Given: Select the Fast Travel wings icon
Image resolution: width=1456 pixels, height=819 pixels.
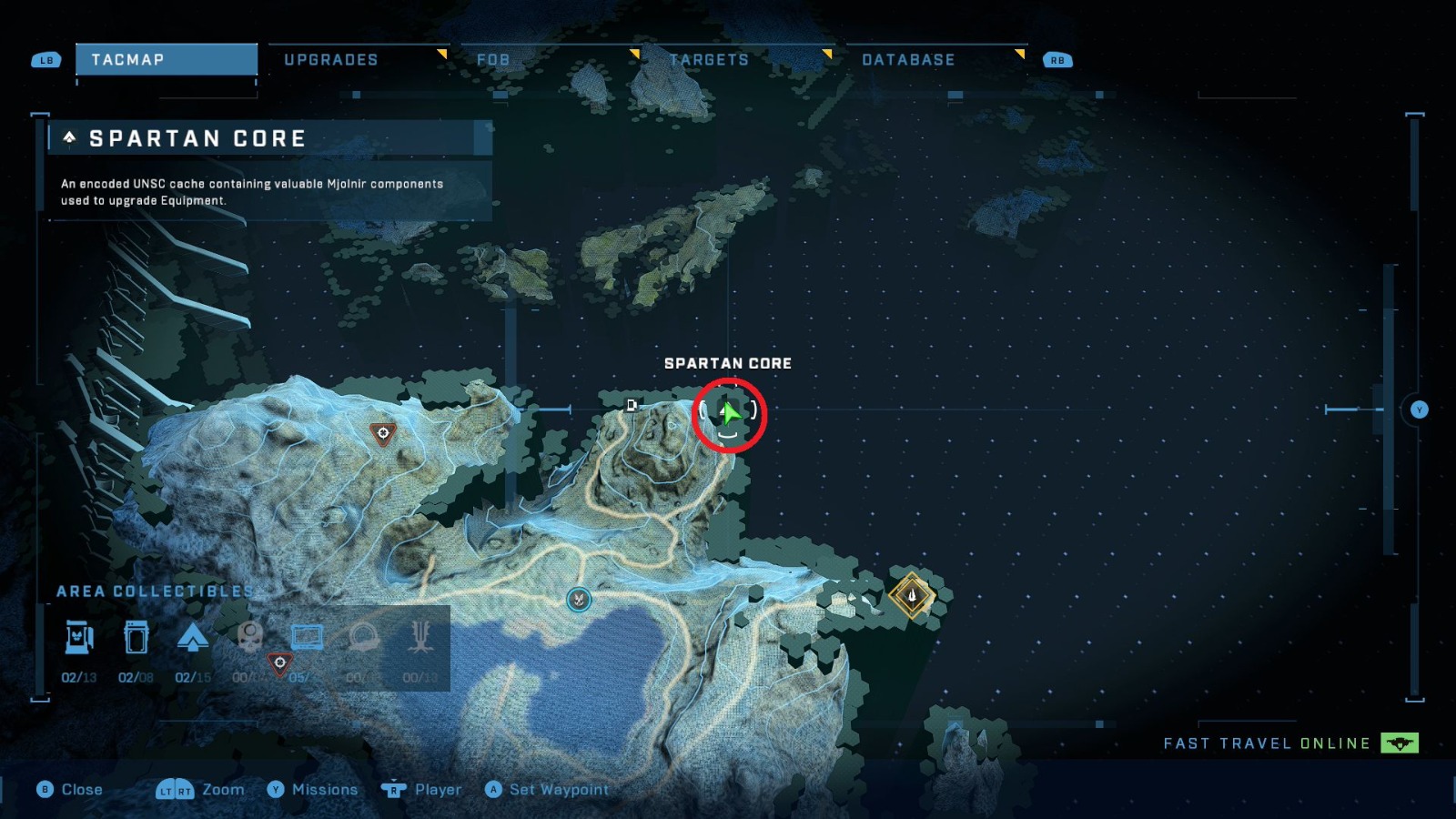Looking at the screenshot, I should point(1399,743).
